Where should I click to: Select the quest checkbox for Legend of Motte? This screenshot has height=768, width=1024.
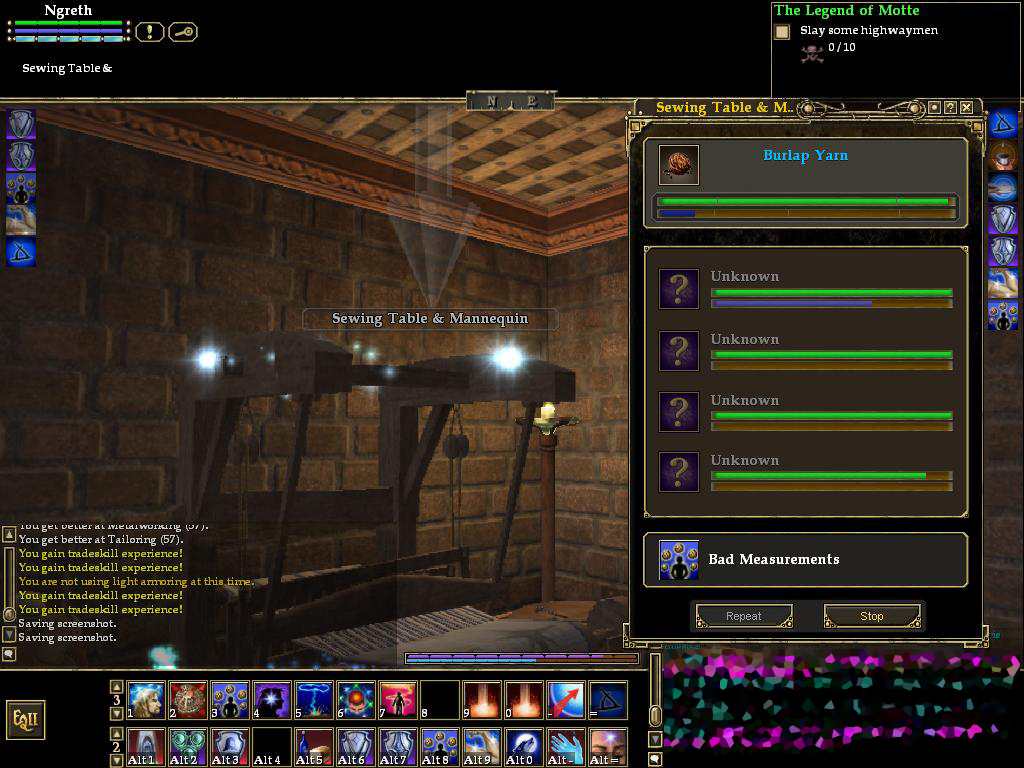coord(782,32)
